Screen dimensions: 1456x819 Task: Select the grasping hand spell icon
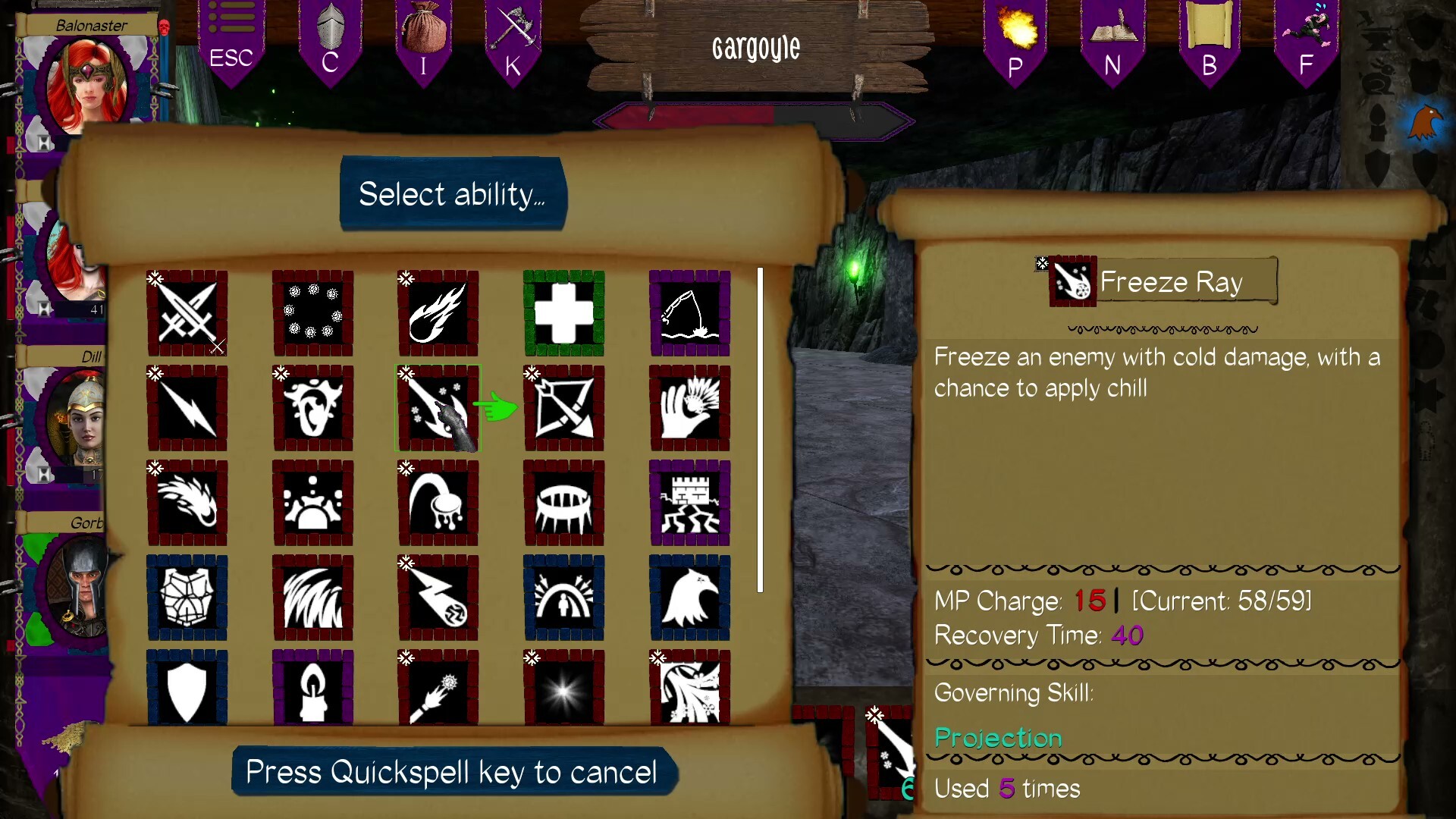689,408
